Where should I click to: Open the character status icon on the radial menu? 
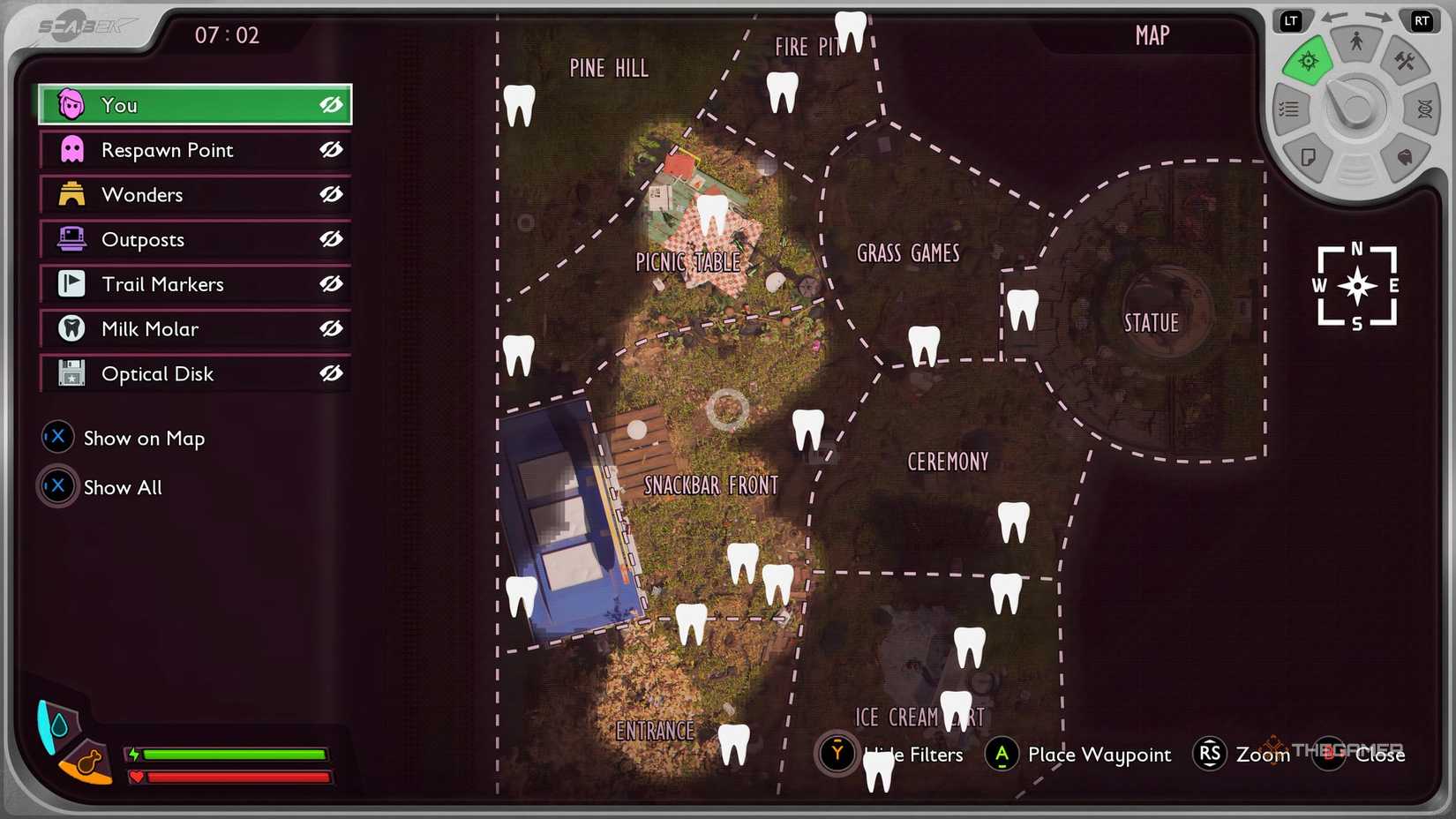coord(1356,39)
